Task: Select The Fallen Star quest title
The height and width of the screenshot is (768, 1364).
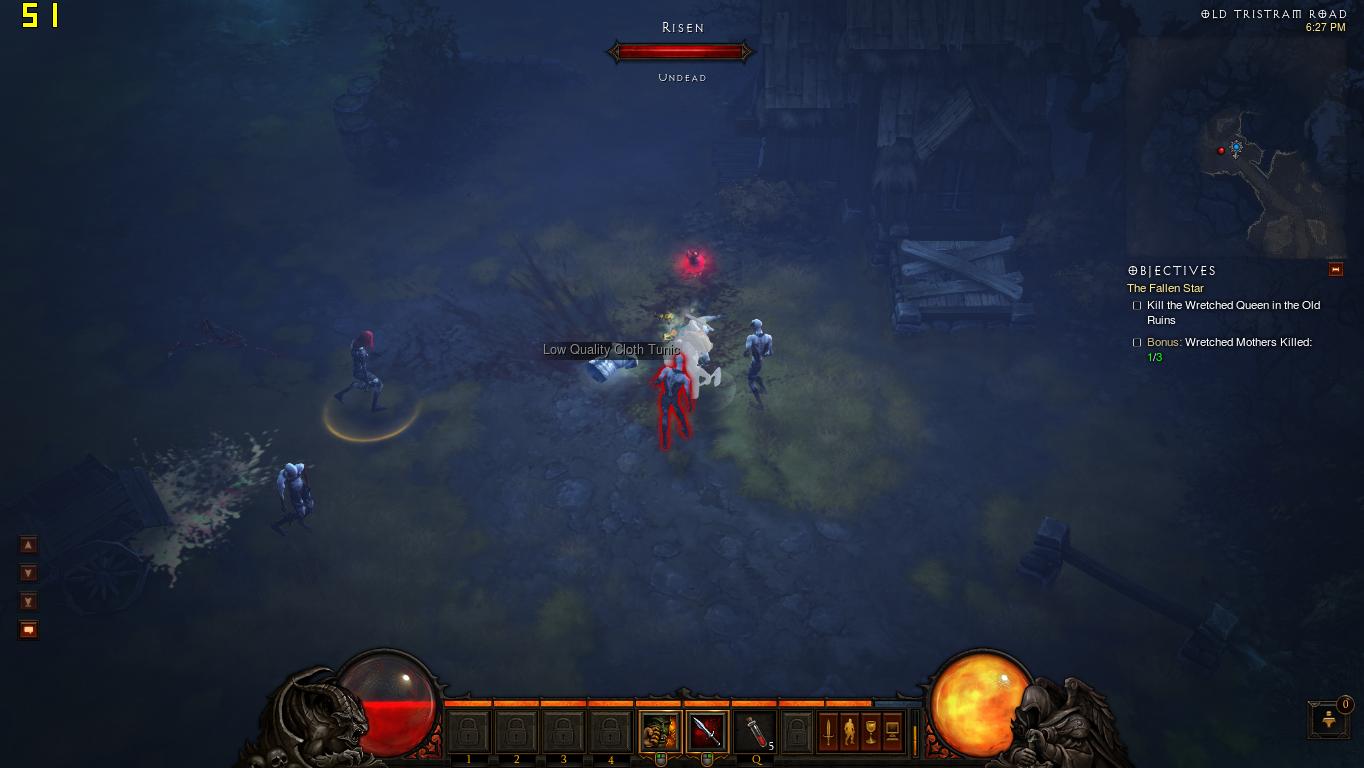Action: 1165,288
